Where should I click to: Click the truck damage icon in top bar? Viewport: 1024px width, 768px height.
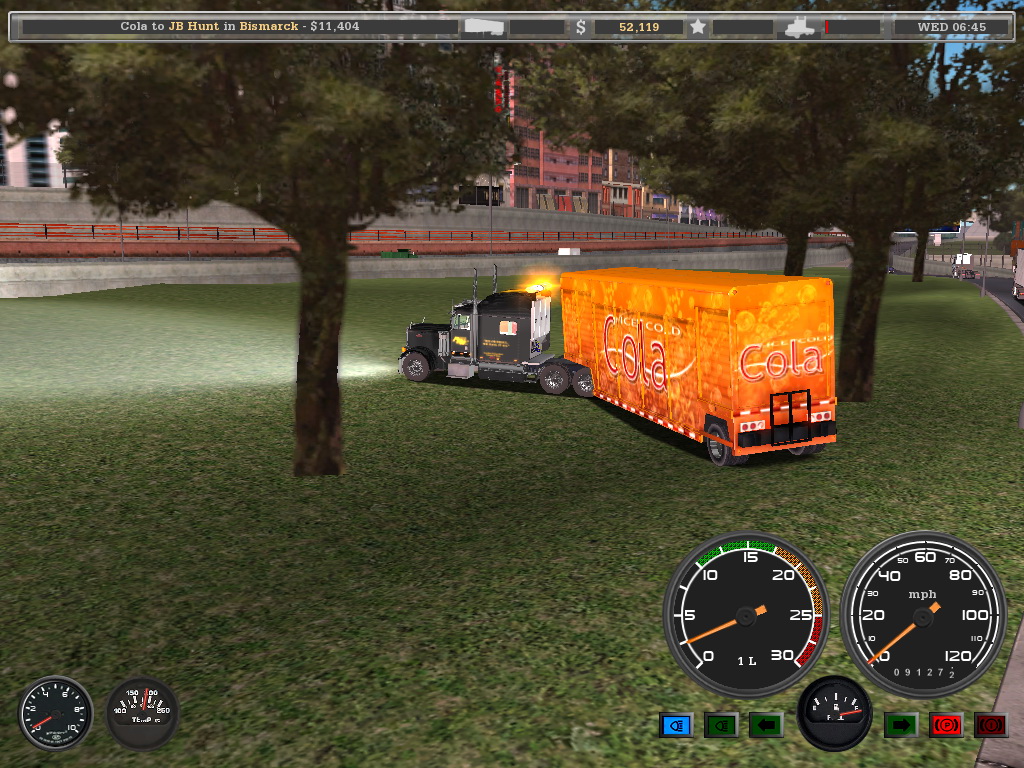coord(802,27)
